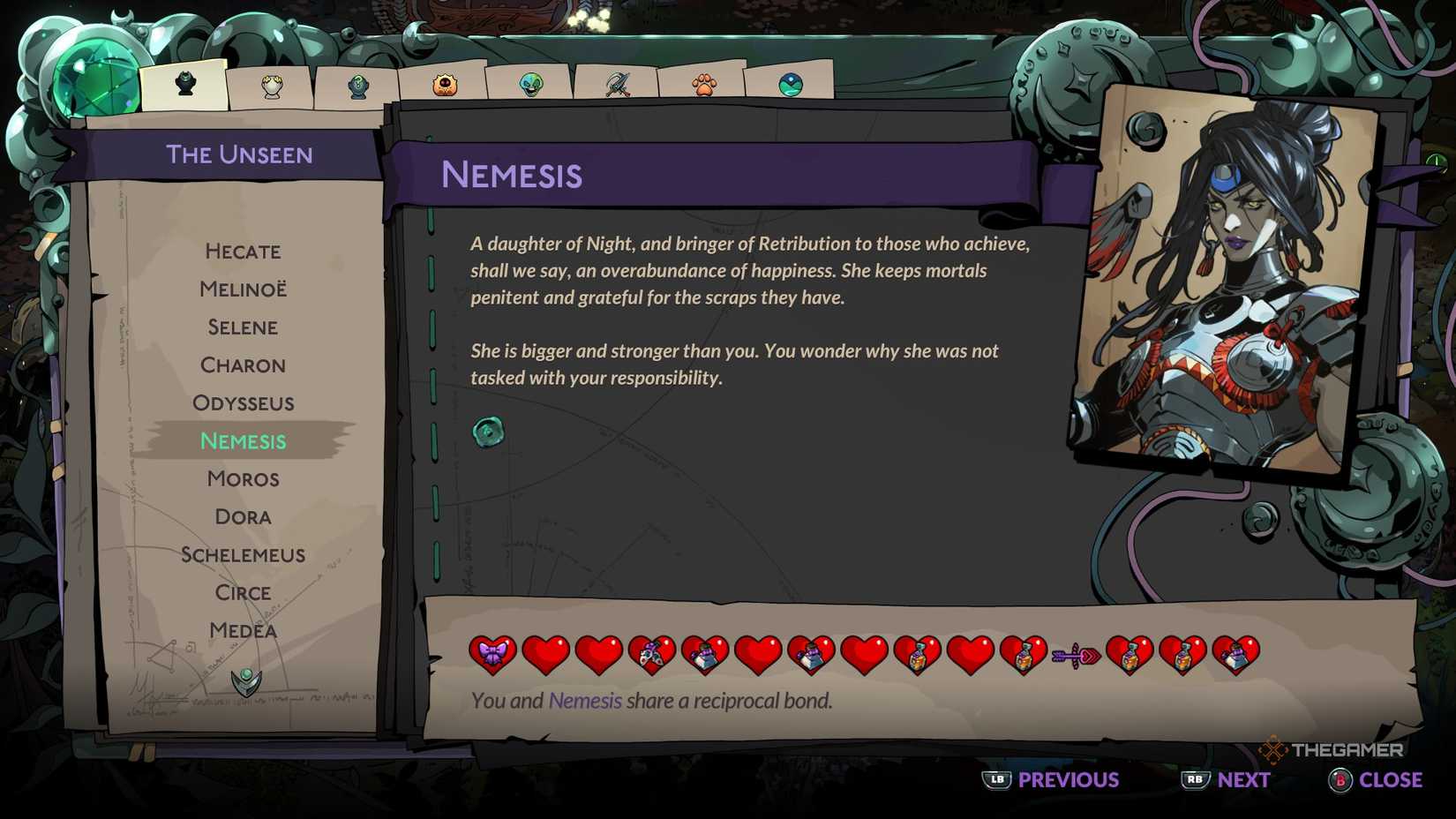Switch to the blue landscape orb tab
1456x819 pixels.
(x=791, y=85)
